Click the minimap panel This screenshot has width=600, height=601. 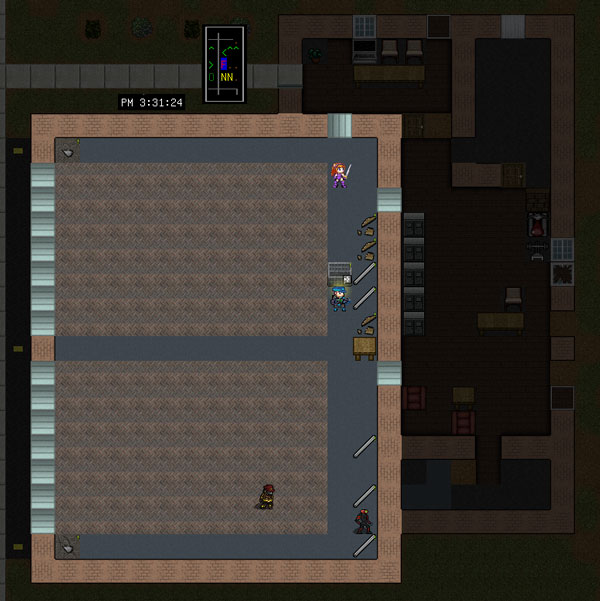click(225, 64)
